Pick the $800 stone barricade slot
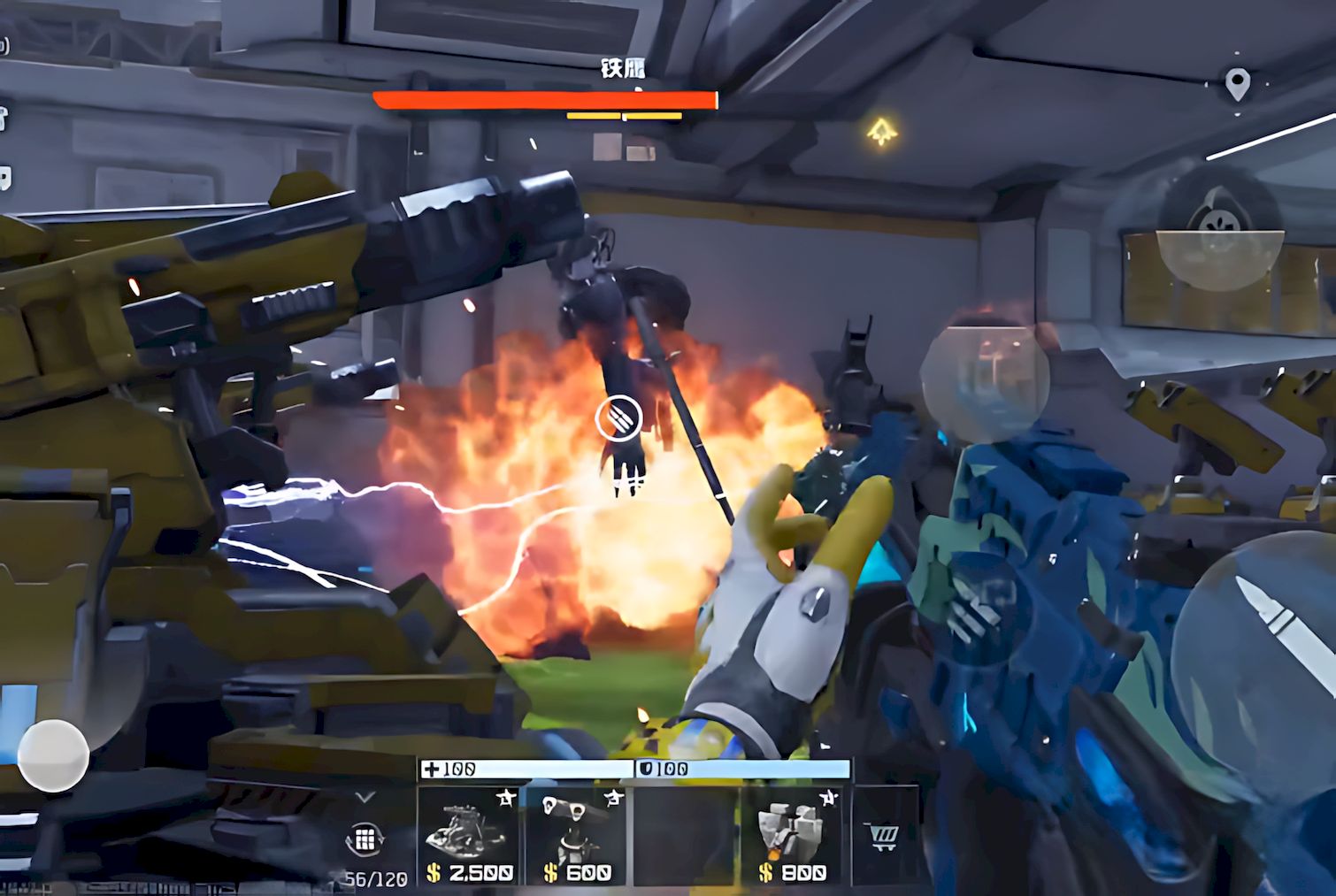 (793, 835)
